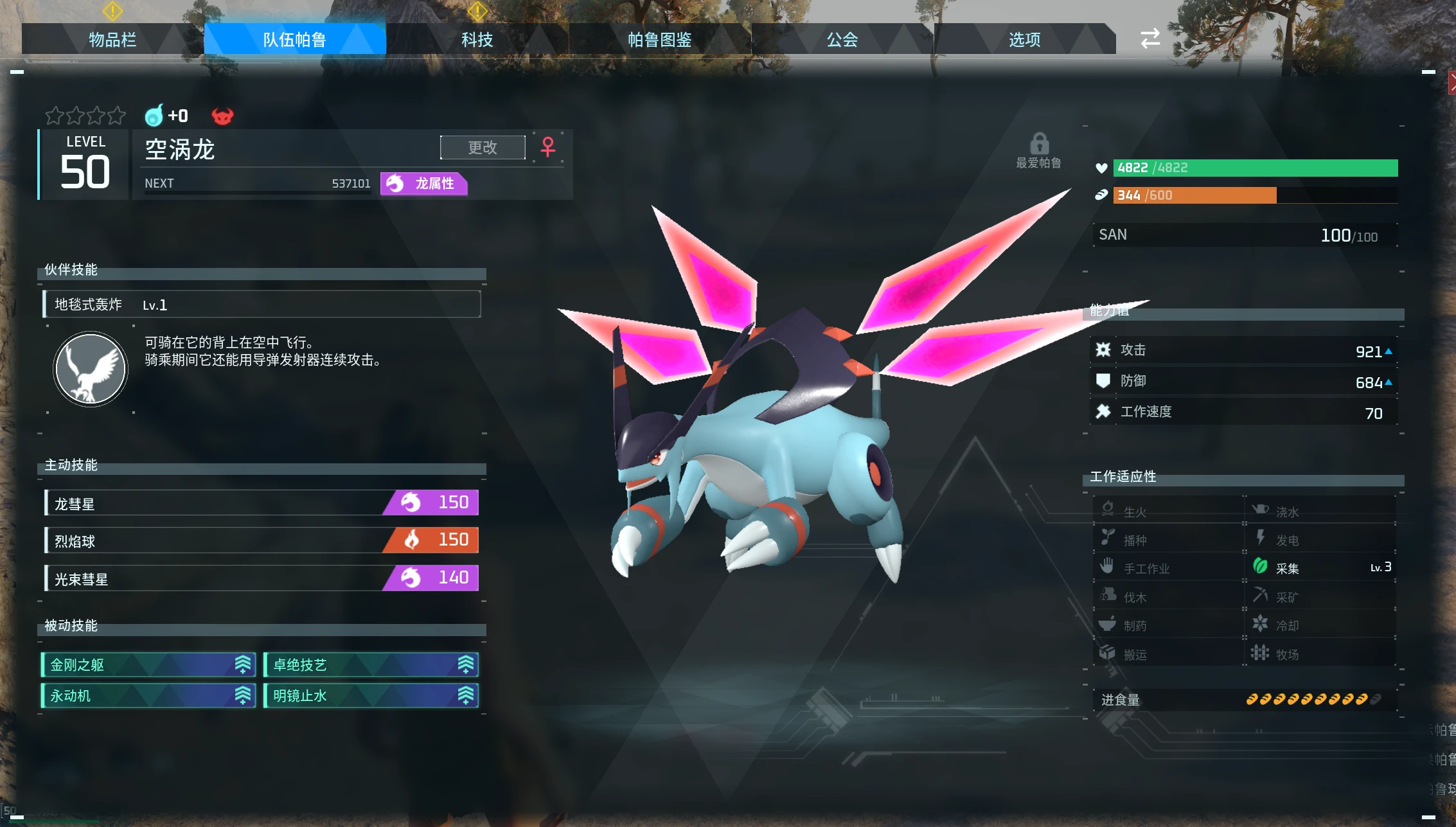Select the 队伍帕鲁 party tab
1456x827 pixels.
pos(294,40)
